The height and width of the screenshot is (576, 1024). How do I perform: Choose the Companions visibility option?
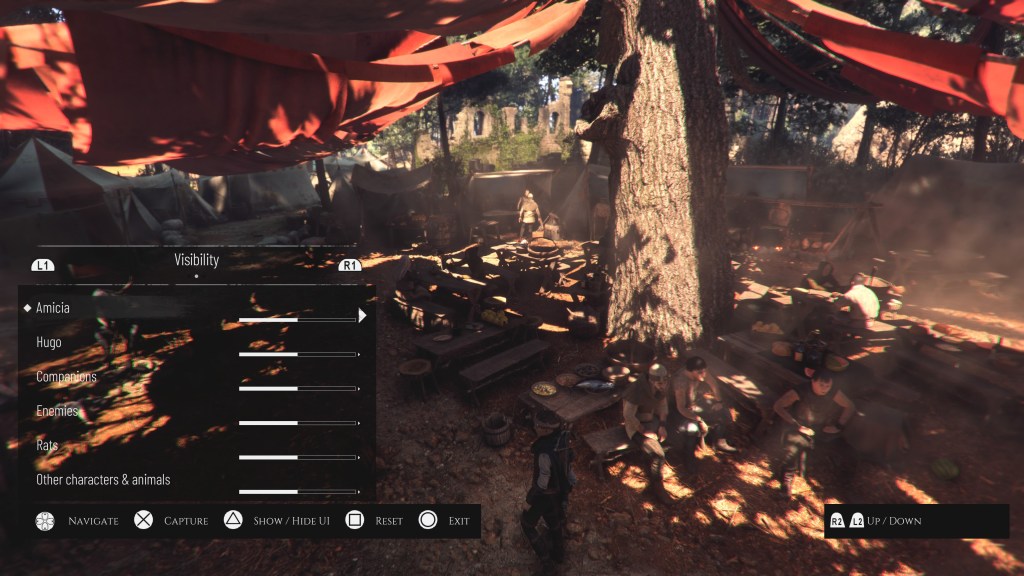pos(66,377)
